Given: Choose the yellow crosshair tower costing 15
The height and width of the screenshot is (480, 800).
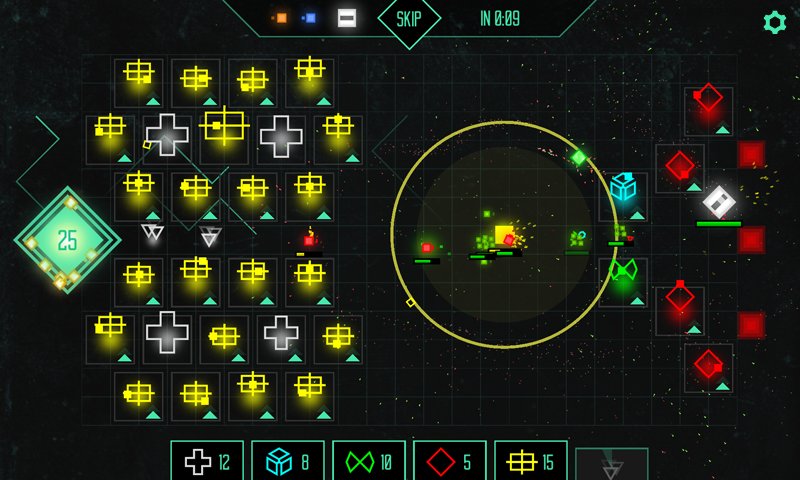Looking at the screenshot, I should pyautogui.click(x=531, y=461).
